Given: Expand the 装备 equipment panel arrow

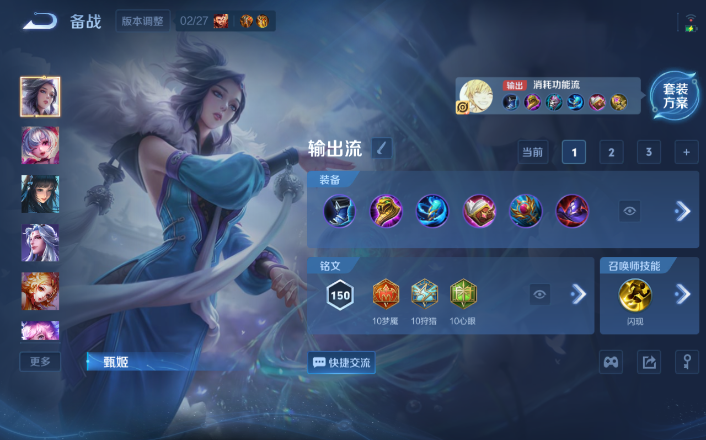Looking at the screenshot, I should (683, 211).
